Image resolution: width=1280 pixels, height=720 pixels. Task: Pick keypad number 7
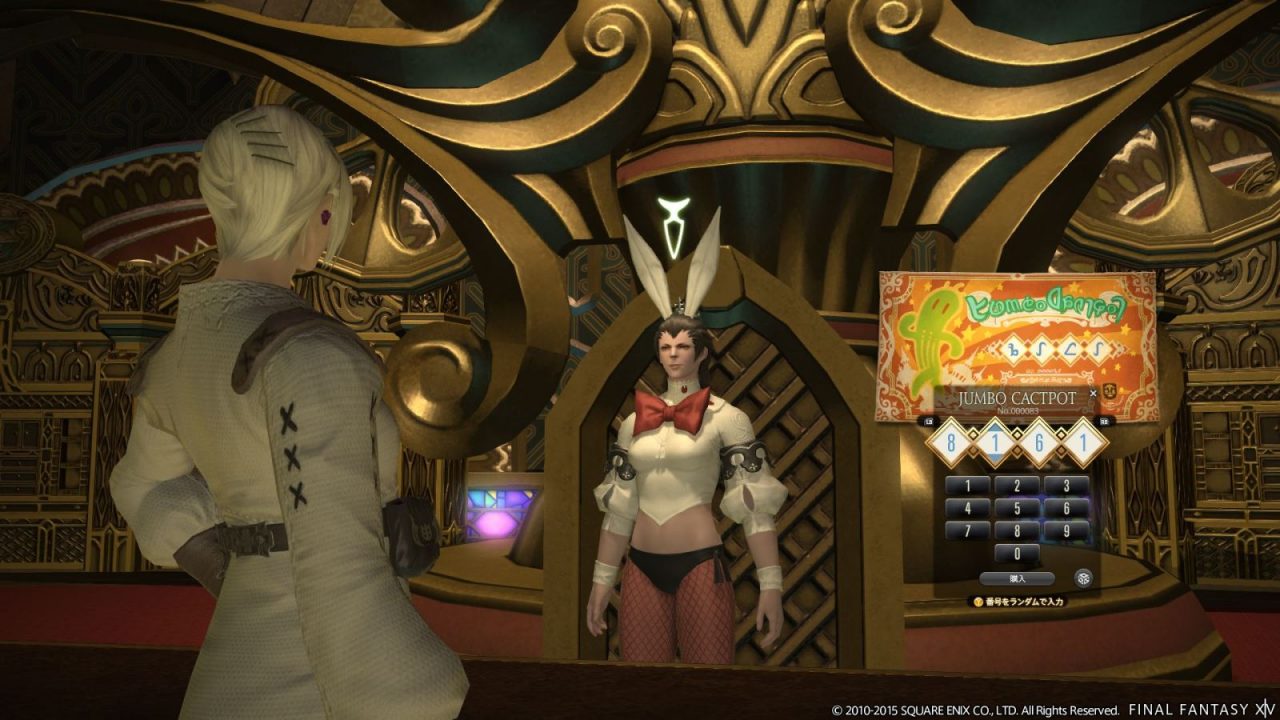tap(967, 531)
